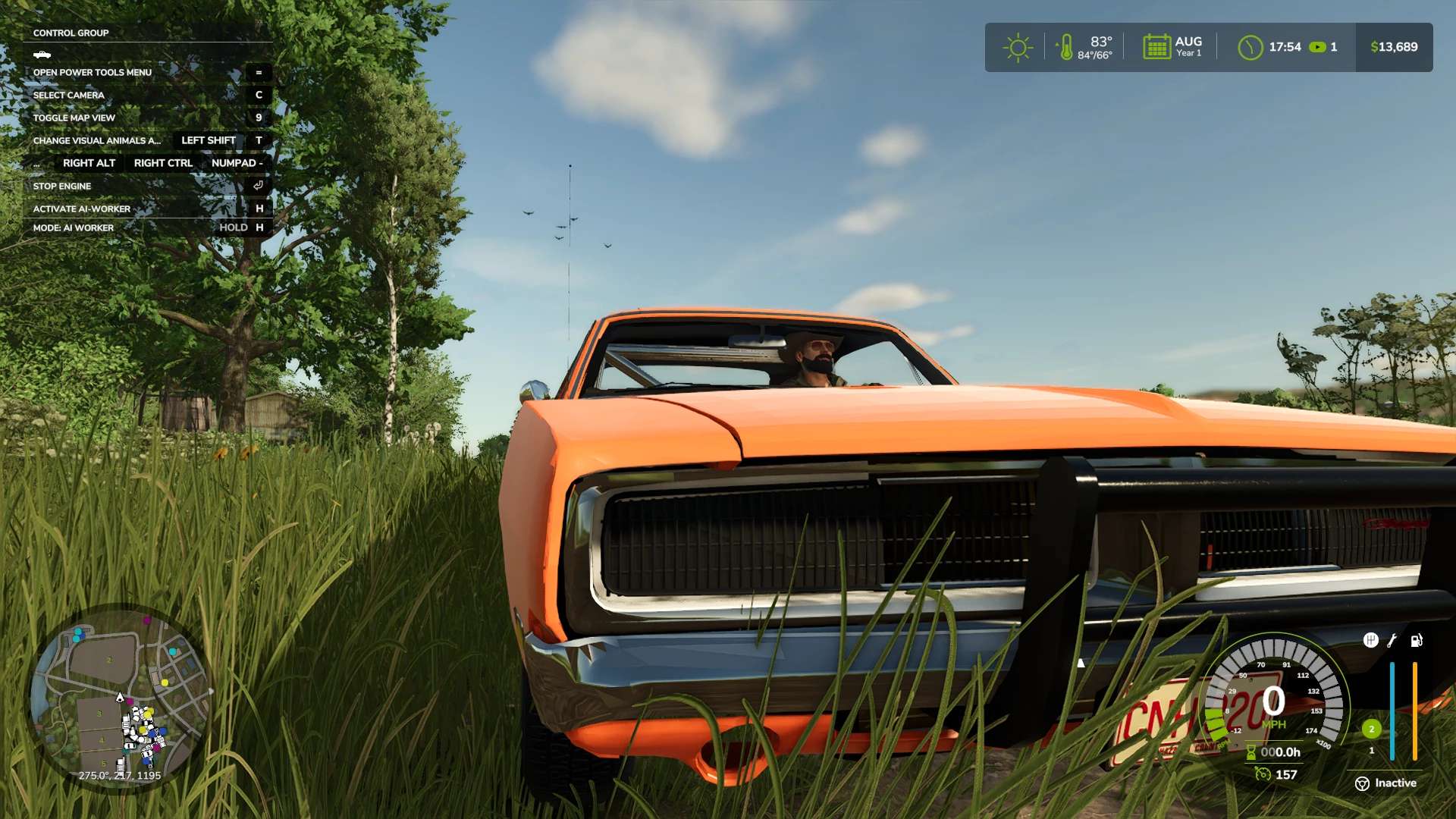Click the Toggle Map View entry
The height and width of the screenshot is (819, 1456).
click(74, 118)
